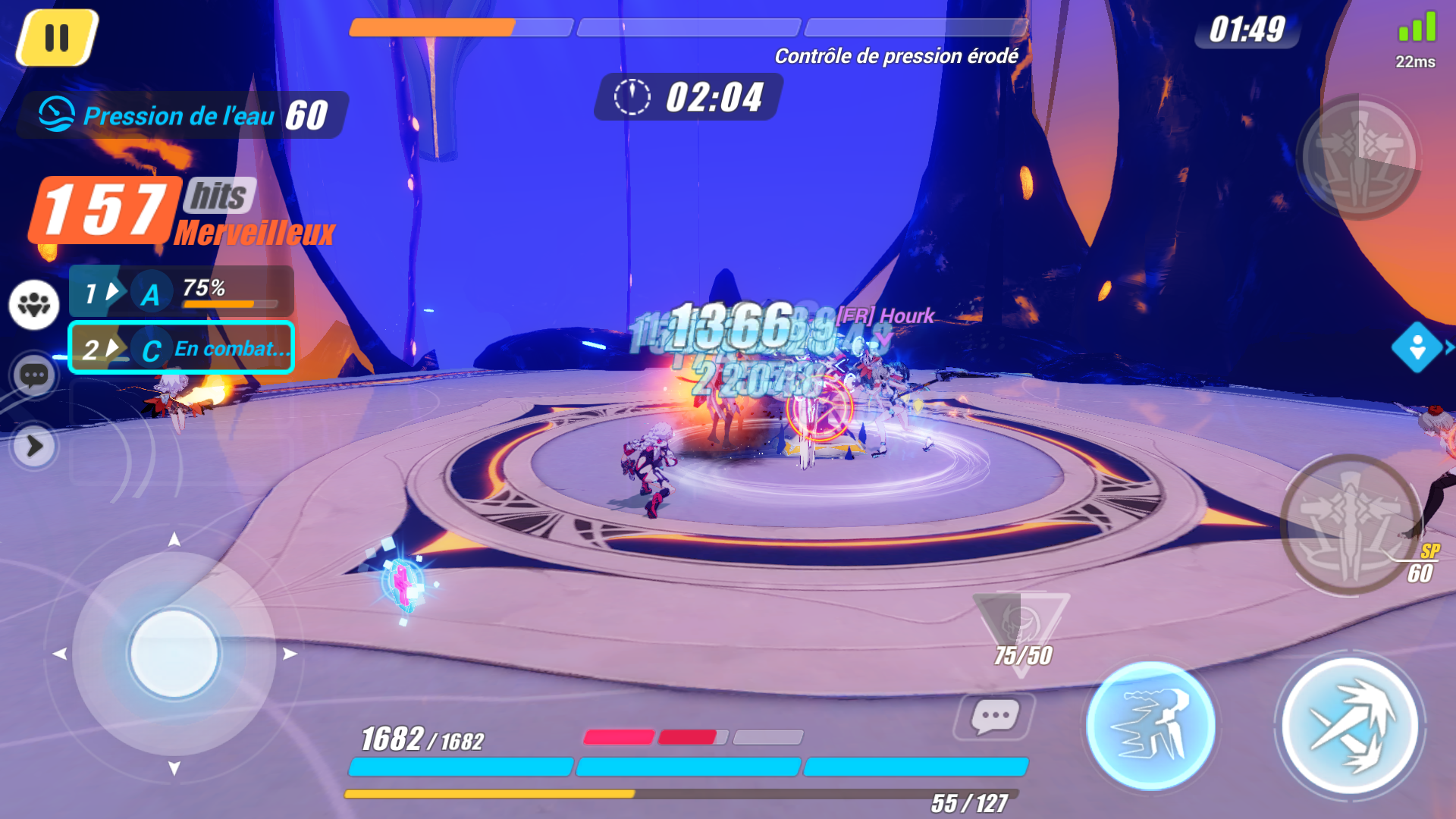Select teammate row 2 'En combat'
The width and height of the screenshot is (1456, 819).
click(x=181, y=348)
